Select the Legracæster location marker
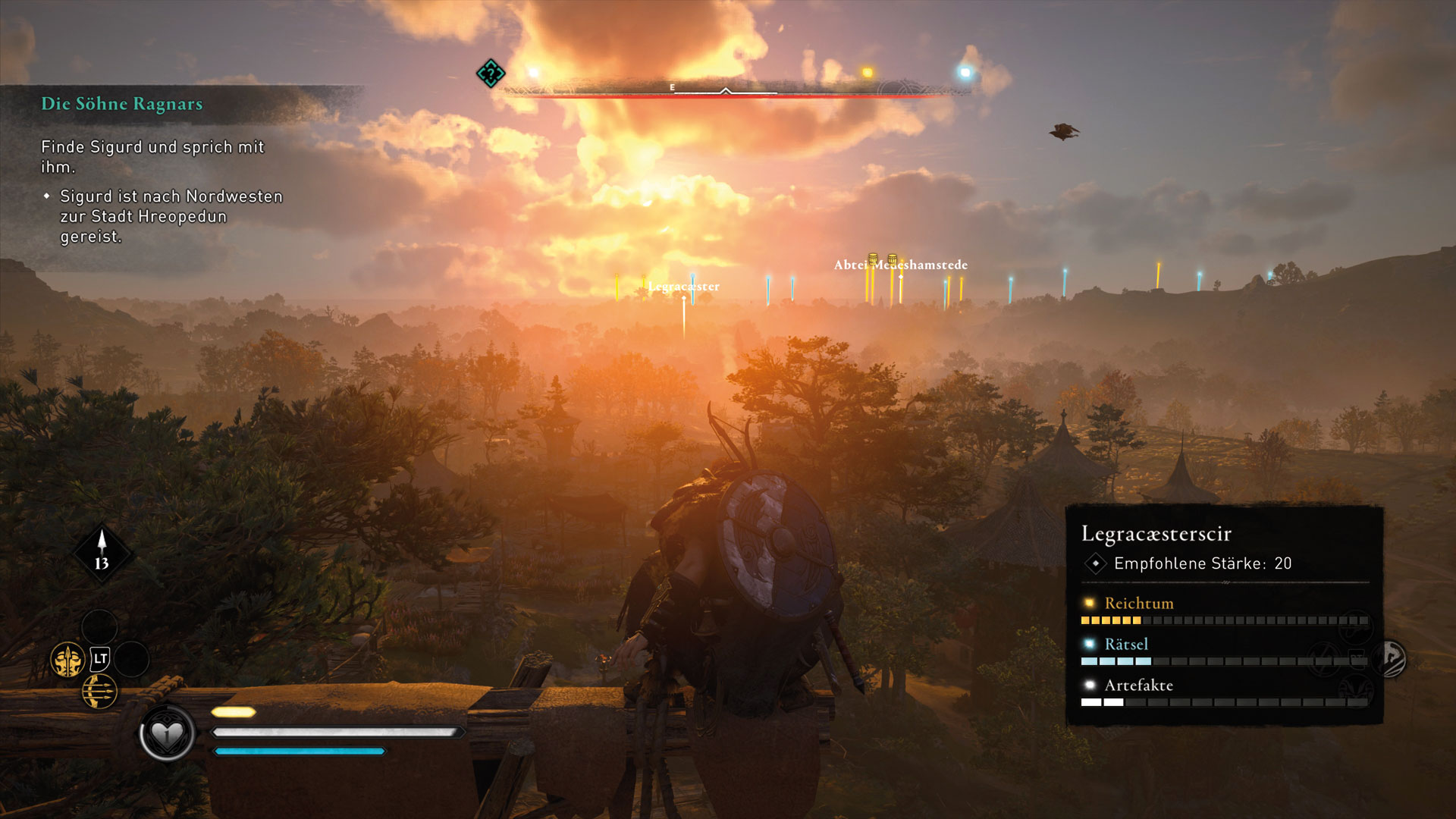The width and height of the screenshot is (1456, 819). coord(683,287)
